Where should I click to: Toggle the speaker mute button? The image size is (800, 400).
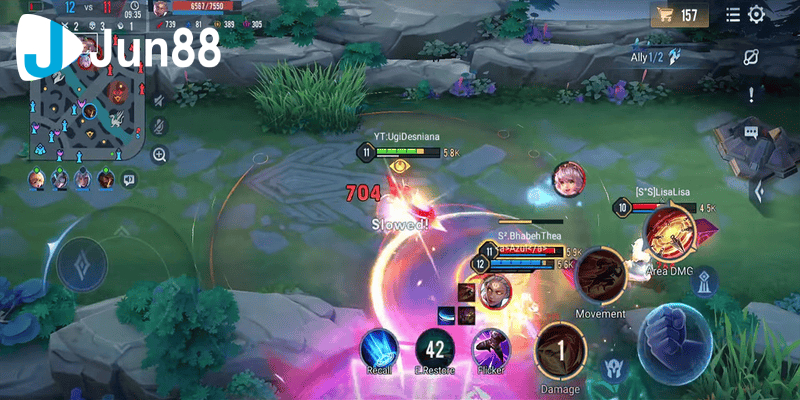[x=159, y=99]
